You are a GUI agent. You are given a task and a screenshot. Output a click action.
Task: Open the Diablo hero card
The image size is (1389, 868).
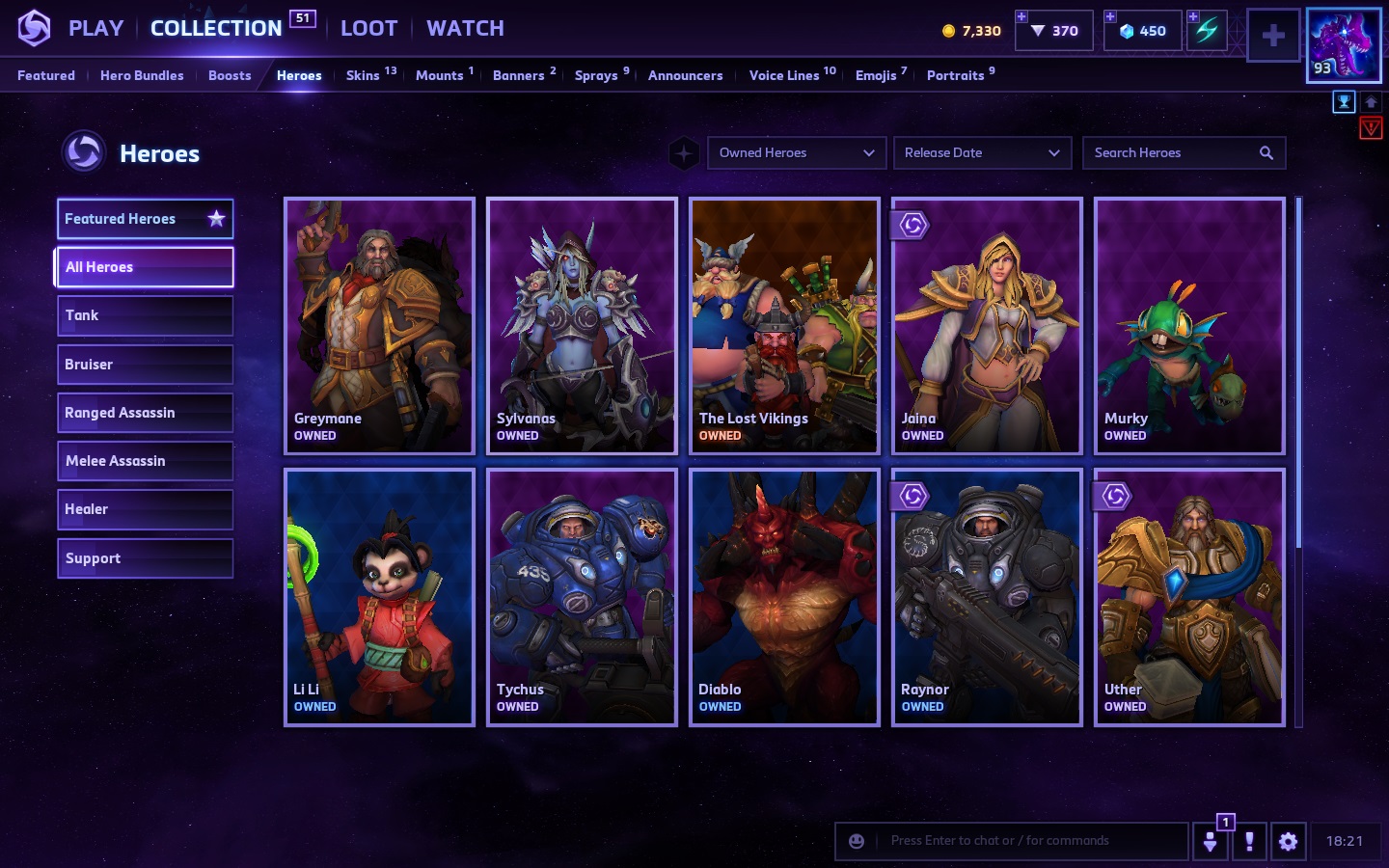tap(784, 597)
